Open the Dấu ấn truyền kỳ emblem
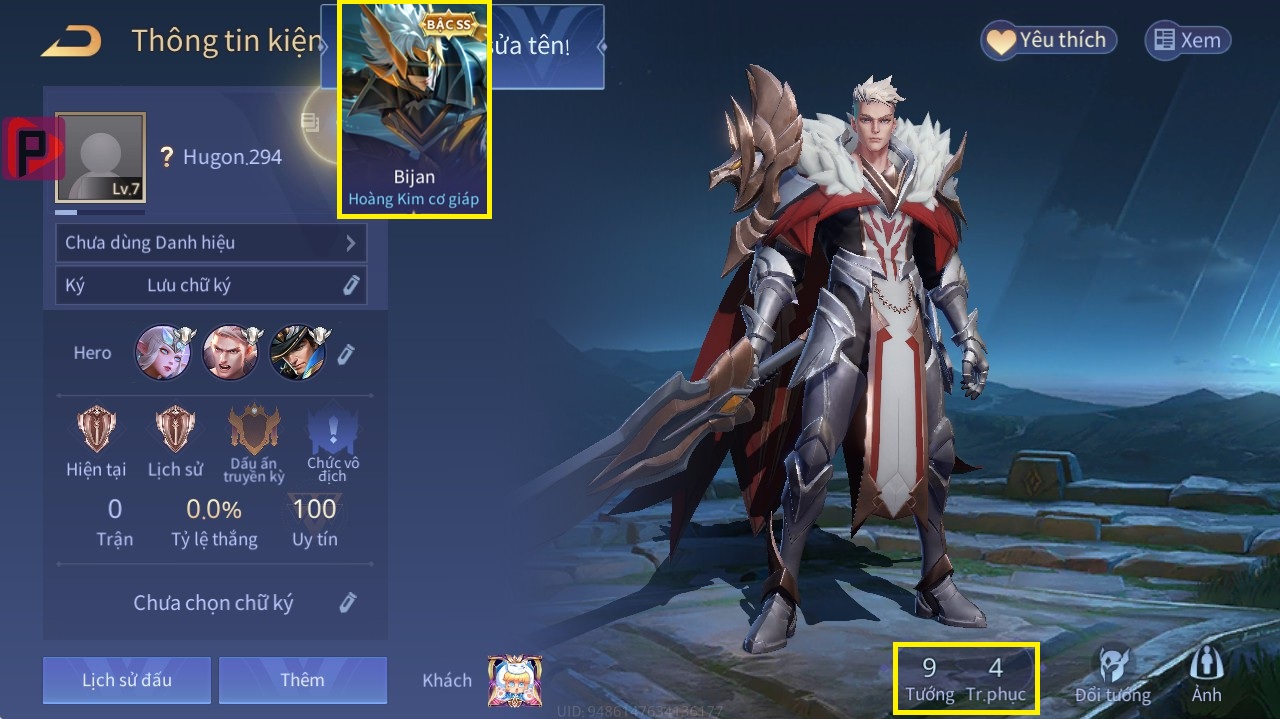This screenshot has width=1280, height=719. point(254,442)
